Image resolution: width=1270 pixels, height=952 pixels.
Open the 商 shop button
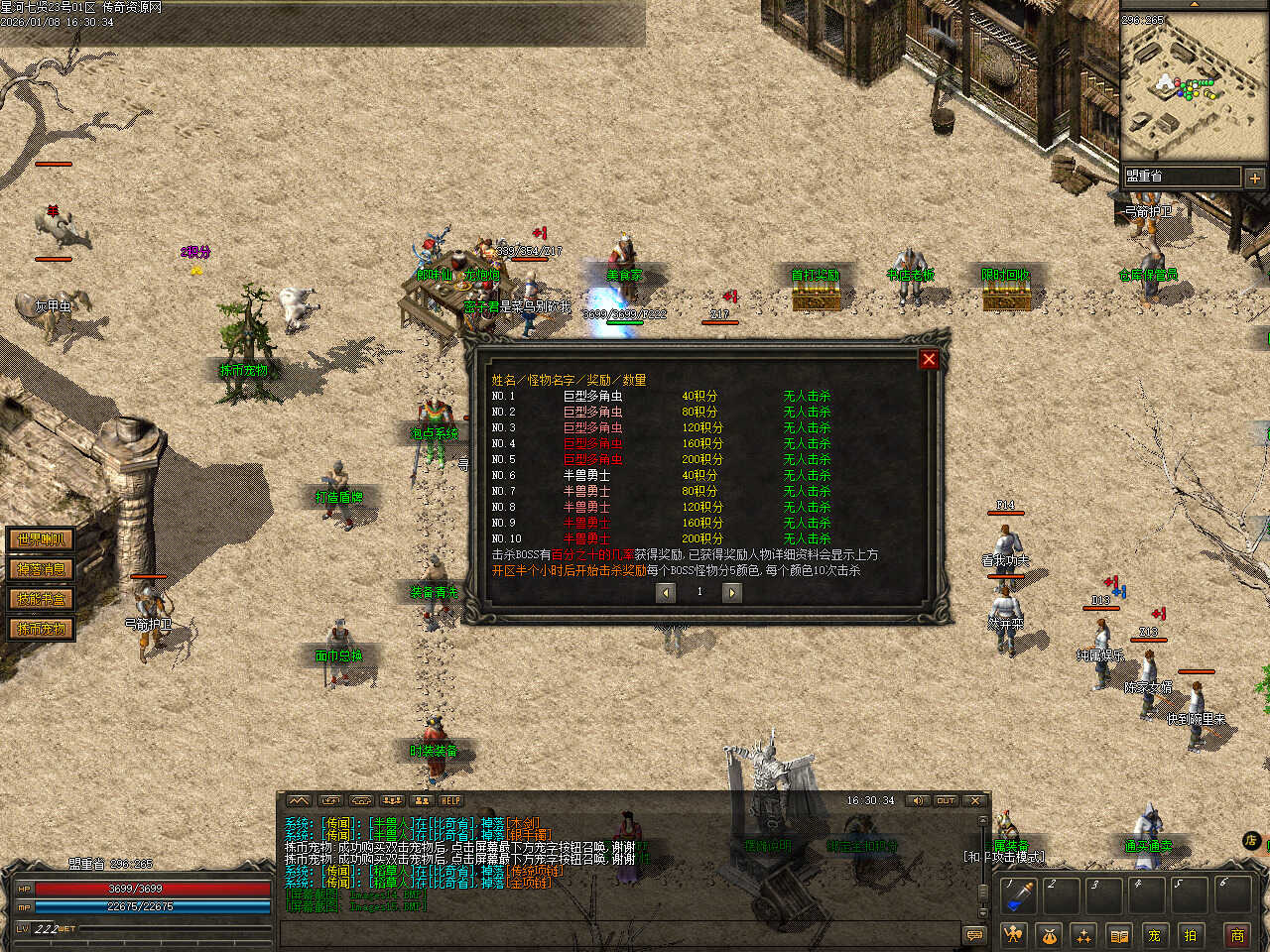pyautogui.click(x=1237, y=934)
